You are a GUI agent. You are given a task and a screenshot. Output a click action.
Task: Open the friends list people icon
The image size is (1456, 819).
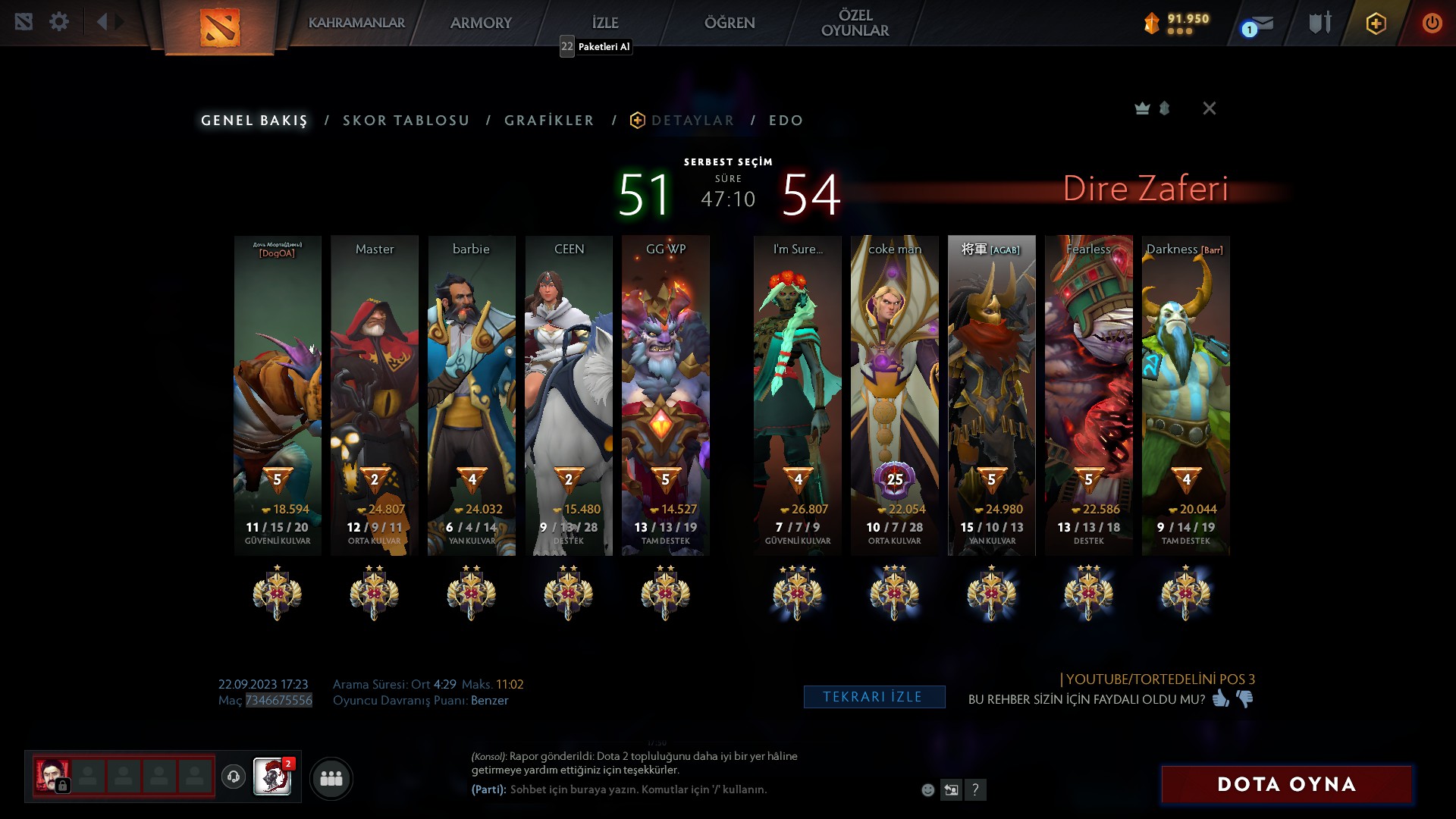point(330,778)
